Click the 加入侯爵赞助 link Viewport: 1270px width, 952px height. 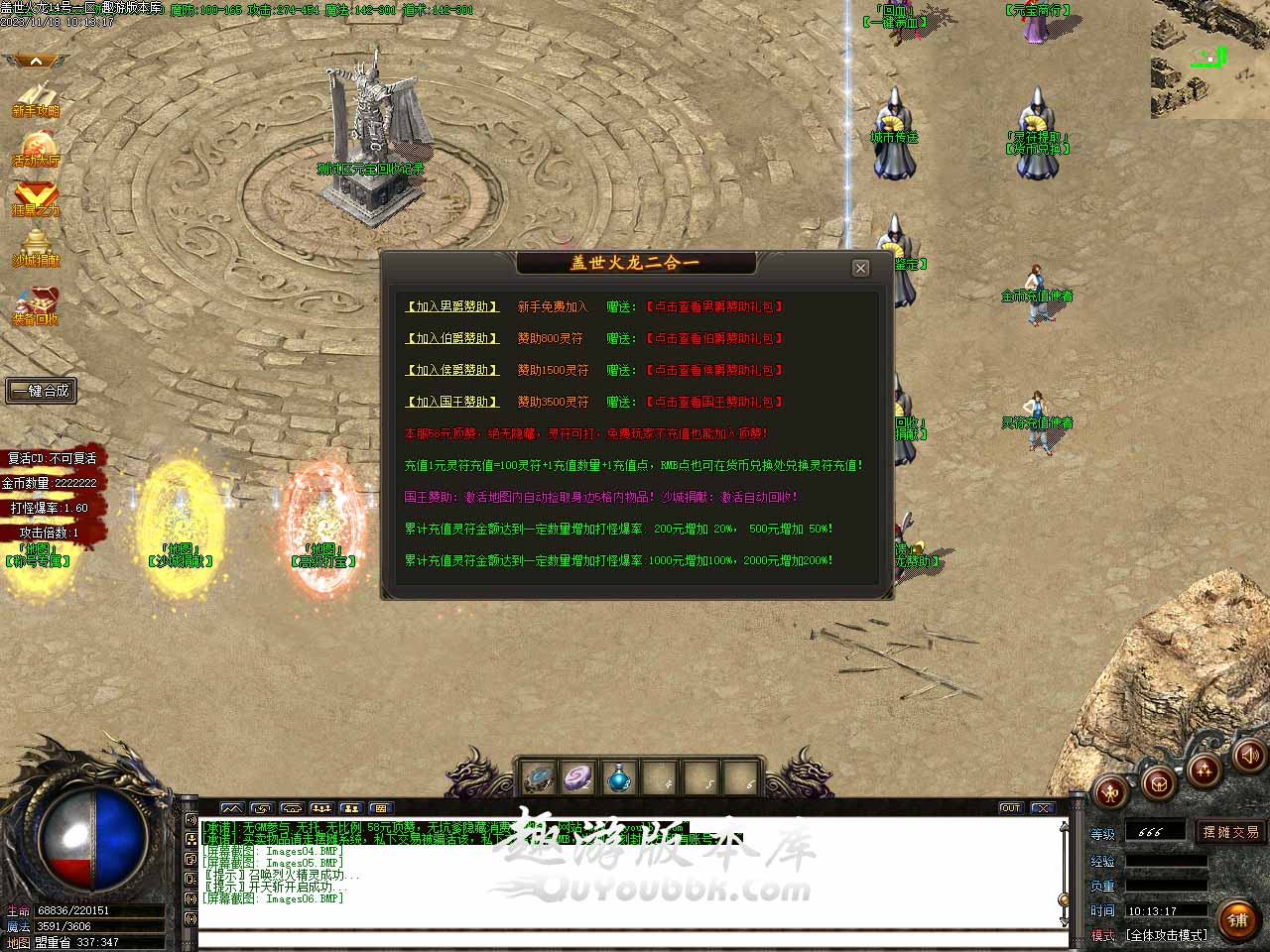(x=452, y=371)
